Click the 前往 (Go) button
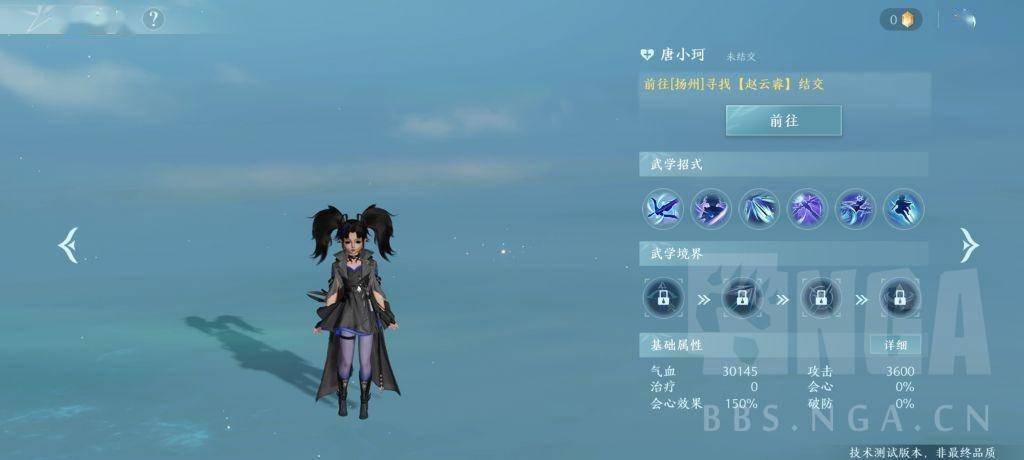Screen dimensions: 1024x460 [x=783, y=120]
